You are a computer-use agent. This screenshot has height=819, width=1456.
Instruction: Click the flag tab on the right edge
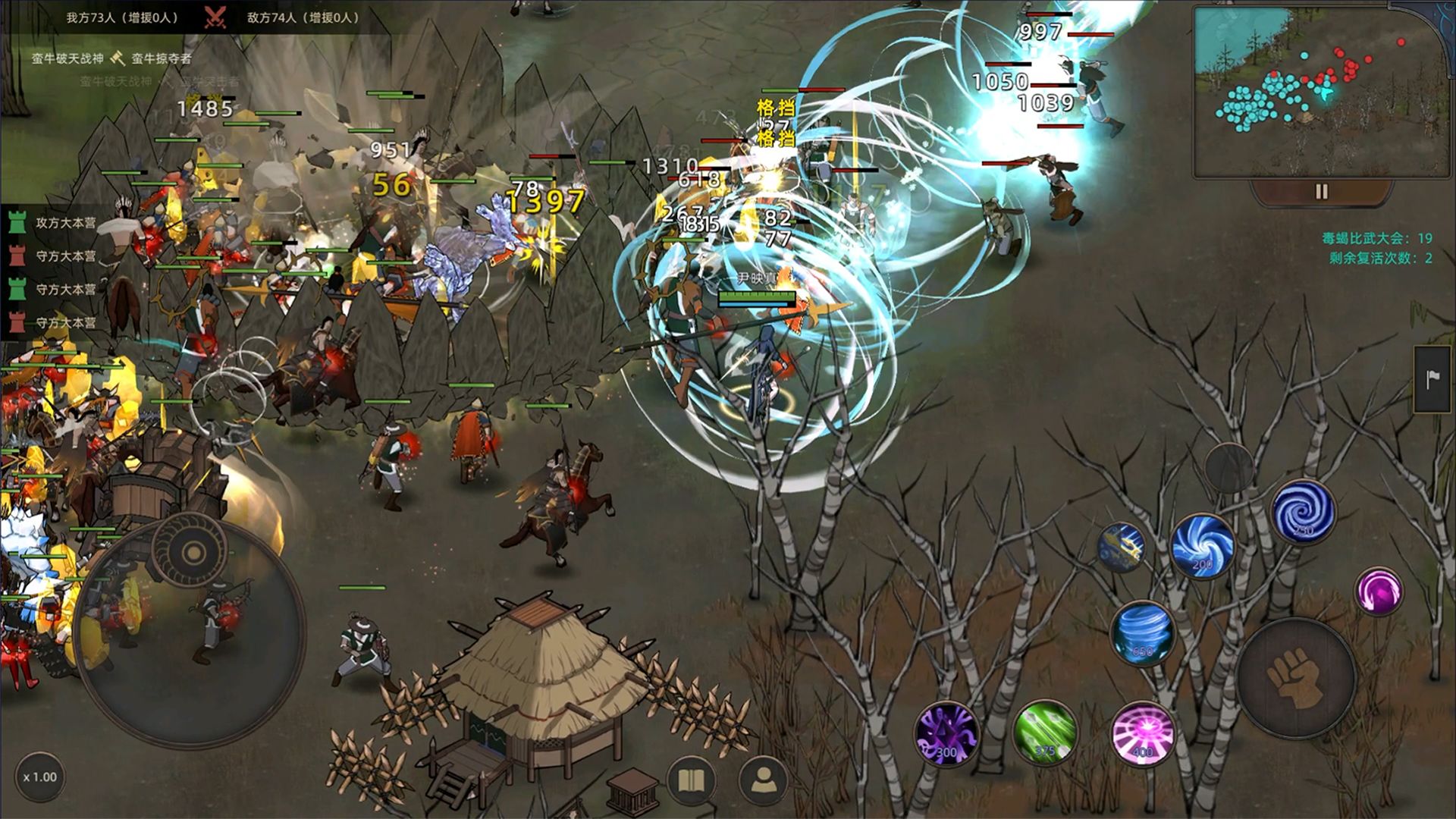[1432, 379]
